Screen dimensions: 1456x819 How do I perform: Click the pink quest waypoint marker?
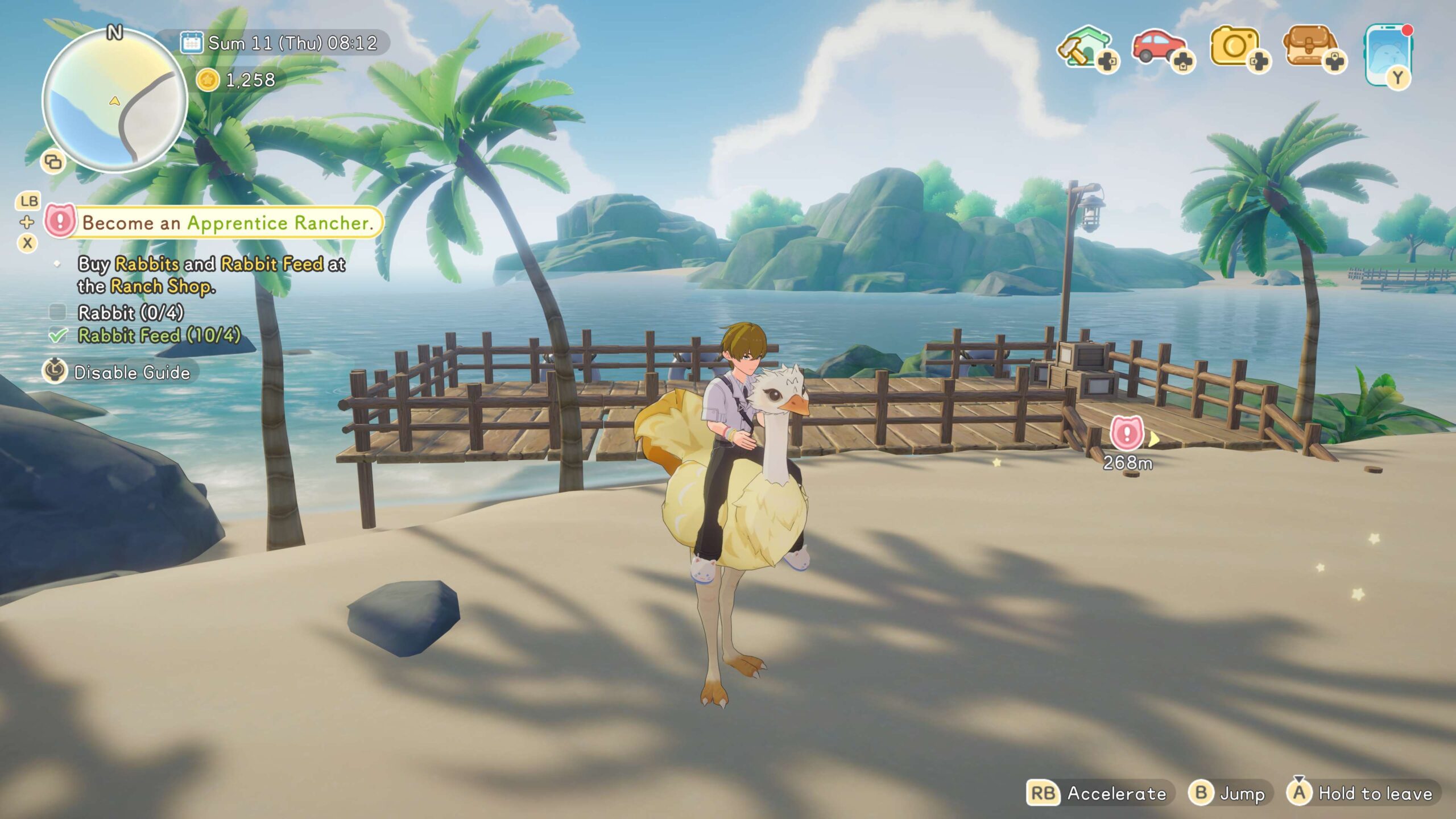tap(1127, 434)
